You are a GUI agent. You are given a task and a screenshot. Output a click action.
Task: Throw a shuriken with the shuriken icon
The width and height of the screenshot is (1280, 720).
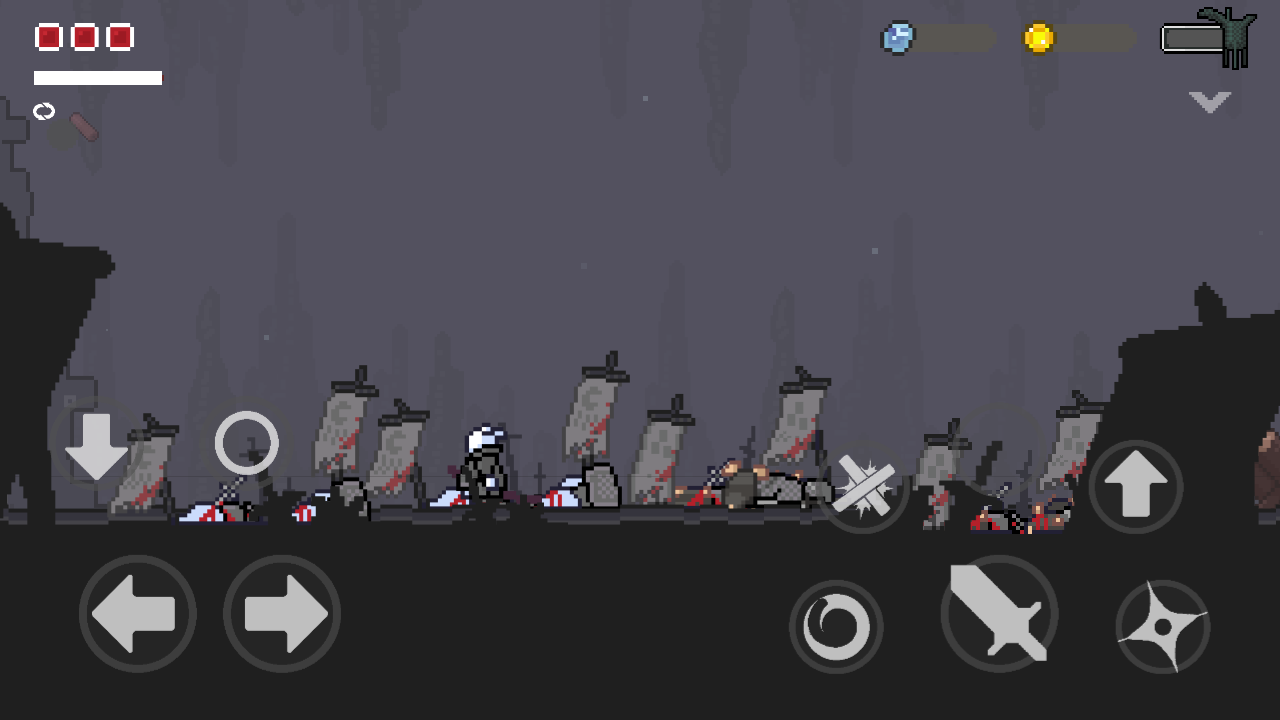click(1163, 627)
